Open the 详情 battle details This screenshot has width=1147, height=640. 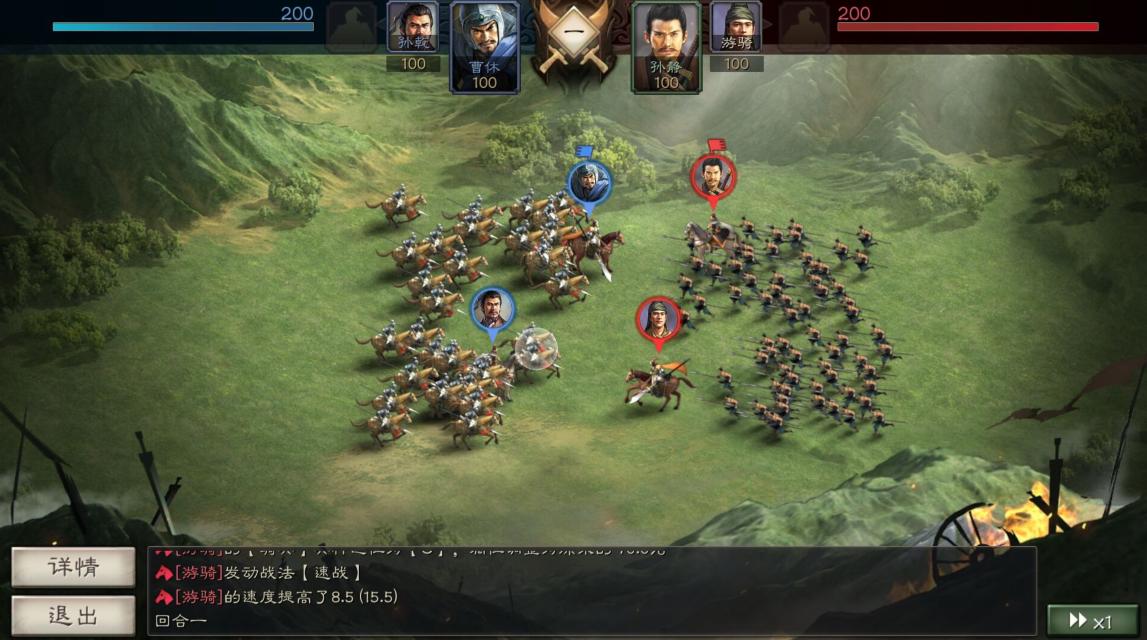[x=73, y=567]
